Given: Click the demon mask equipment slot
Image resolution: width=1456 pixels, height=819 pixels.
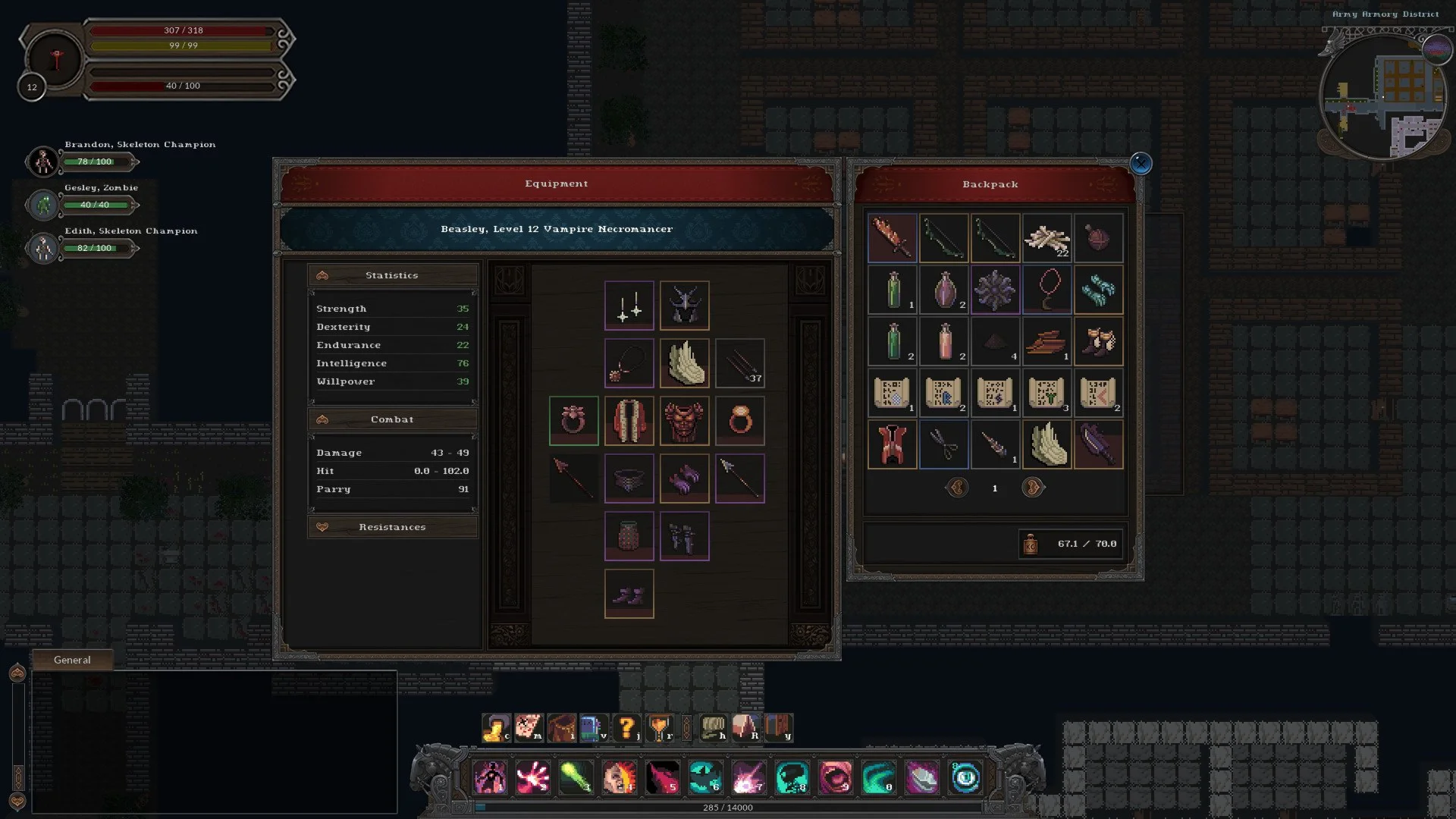Looking at the screenshot, I should coord(684,421).
